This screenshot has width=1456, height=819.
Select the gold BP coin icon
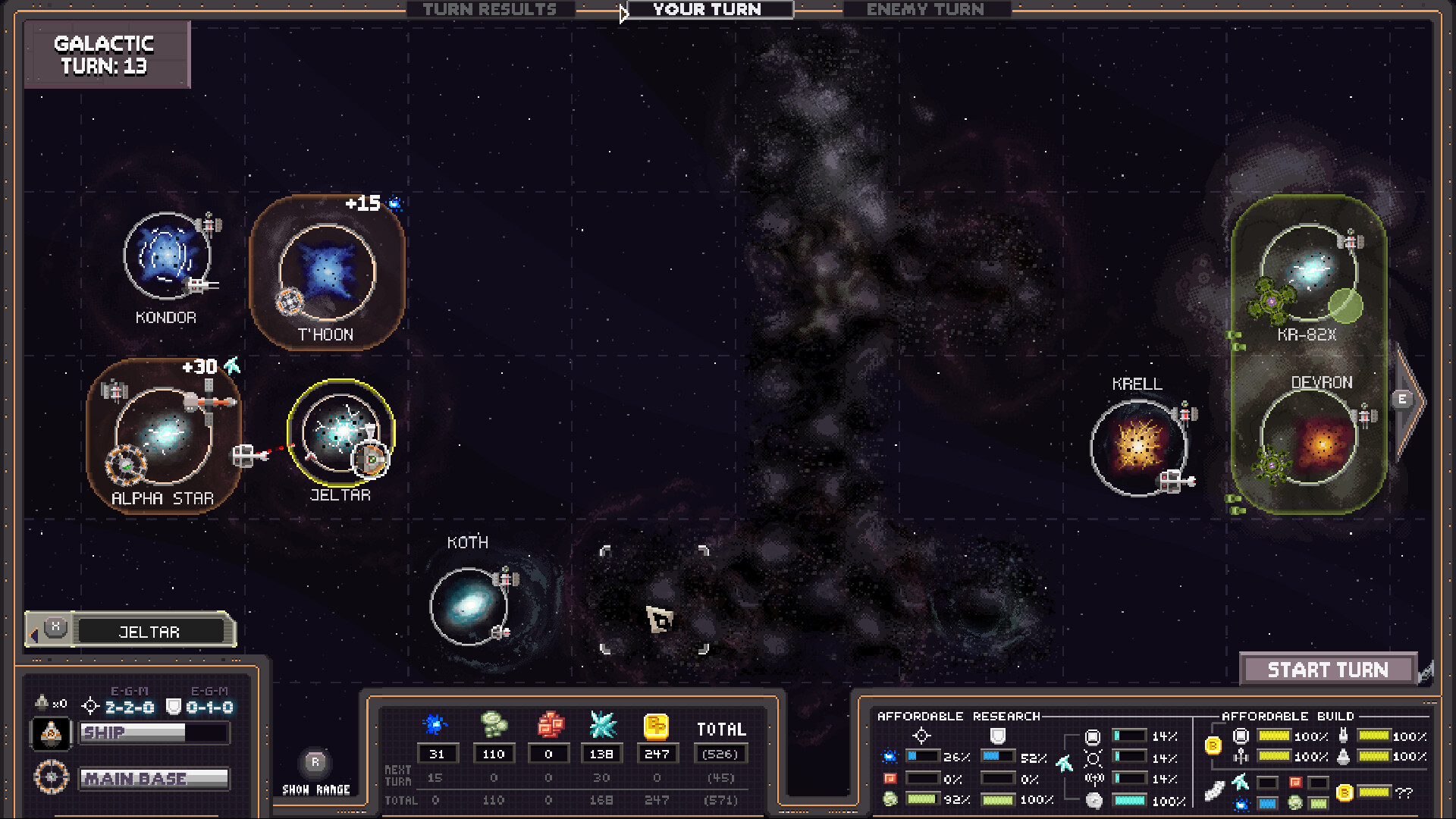[657, 725]
